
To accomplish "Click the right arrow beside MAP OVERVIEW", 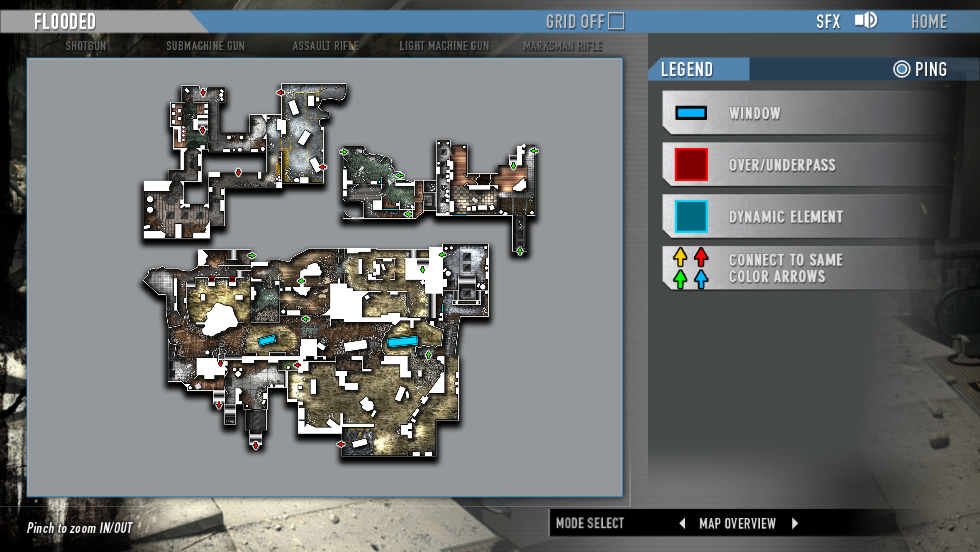I will (x=796, y=523).
